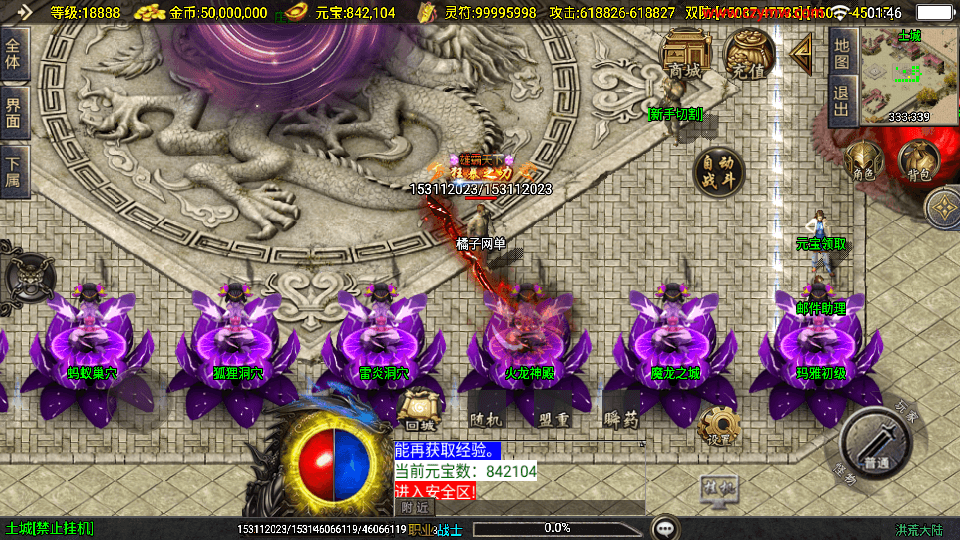Image resolution: width=960 pixels, height=540 pixels.
Task: Open the chat speech bubble button
Action: click(663, 527)
